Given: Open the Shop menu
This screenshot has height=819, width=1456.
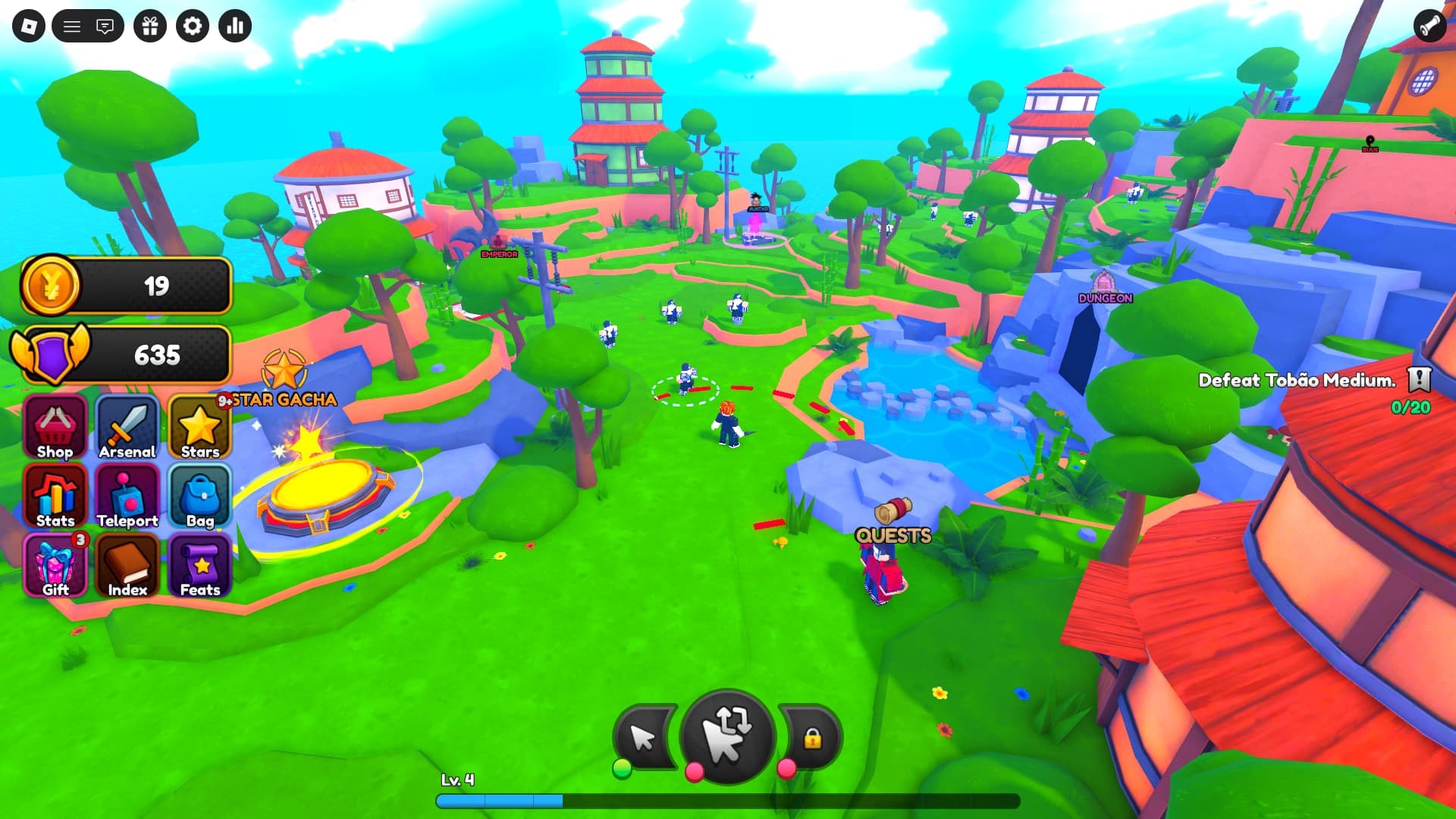Looking at the screenshot, I should point(55,428).
